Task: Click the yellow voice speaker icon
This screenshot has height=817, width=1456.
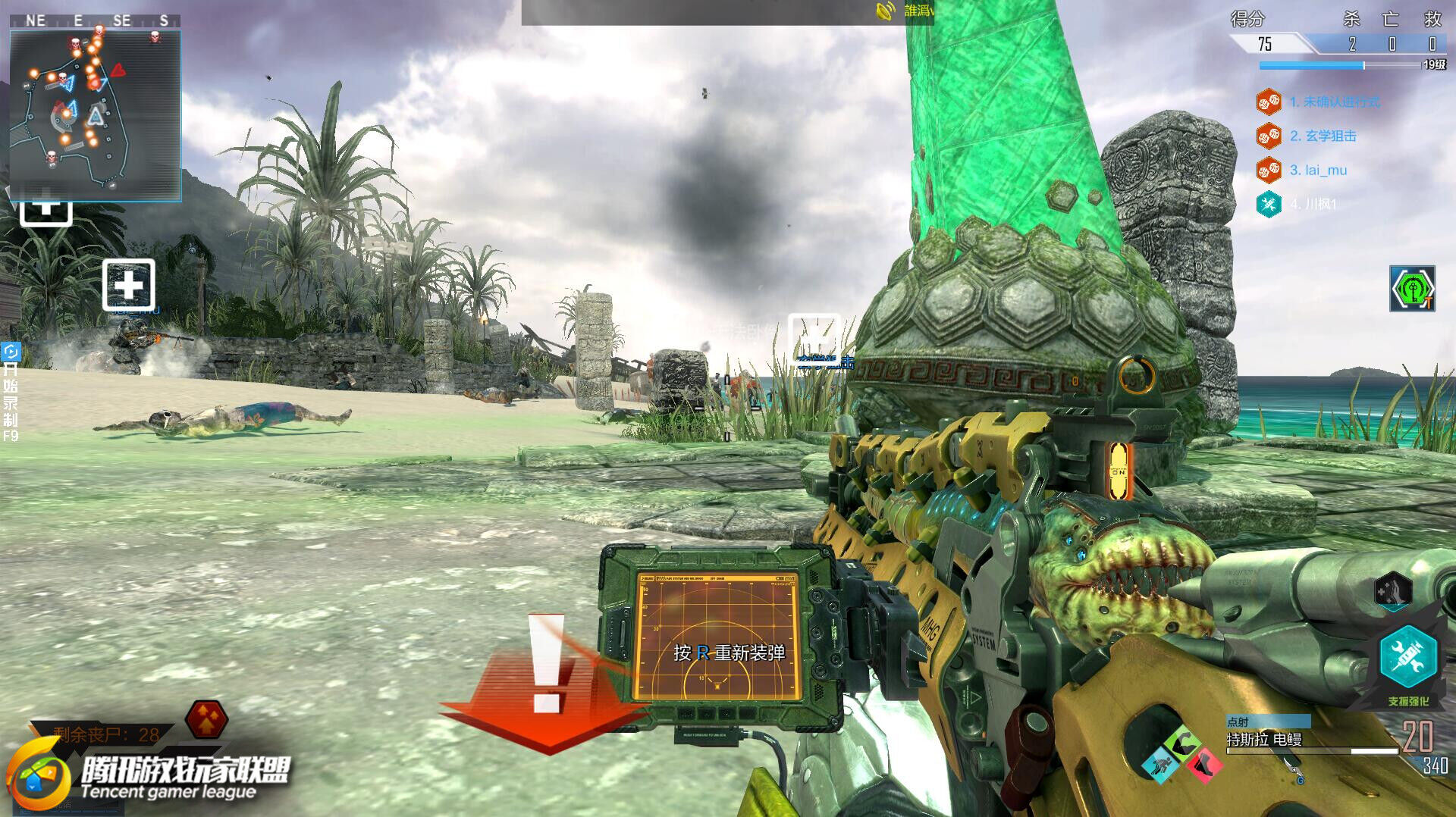Action: point(885,11)
